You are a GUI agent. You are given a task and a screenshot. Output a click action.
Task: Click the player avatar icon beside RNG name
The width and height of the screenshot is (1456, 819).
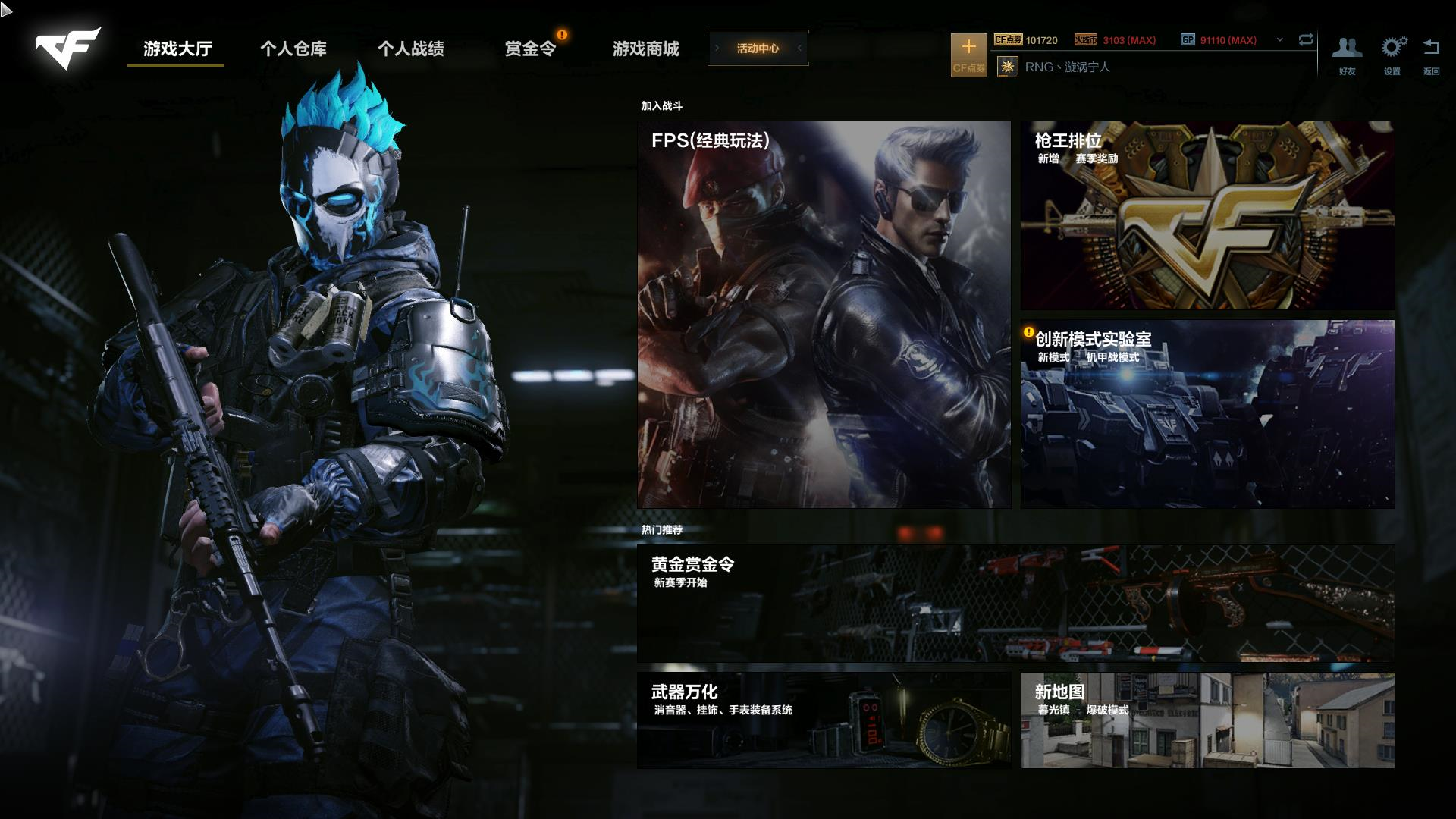[1007, 67]
